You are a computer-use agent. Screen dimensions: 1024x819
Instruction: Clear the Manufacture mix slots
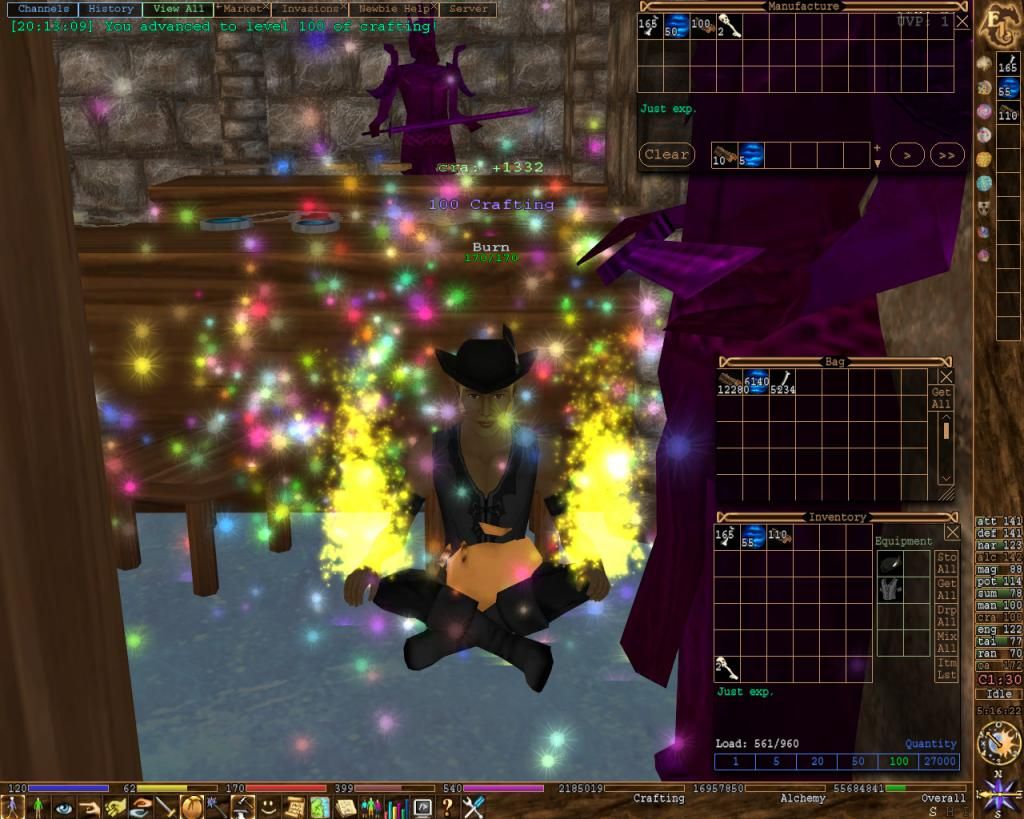point(666,155)
